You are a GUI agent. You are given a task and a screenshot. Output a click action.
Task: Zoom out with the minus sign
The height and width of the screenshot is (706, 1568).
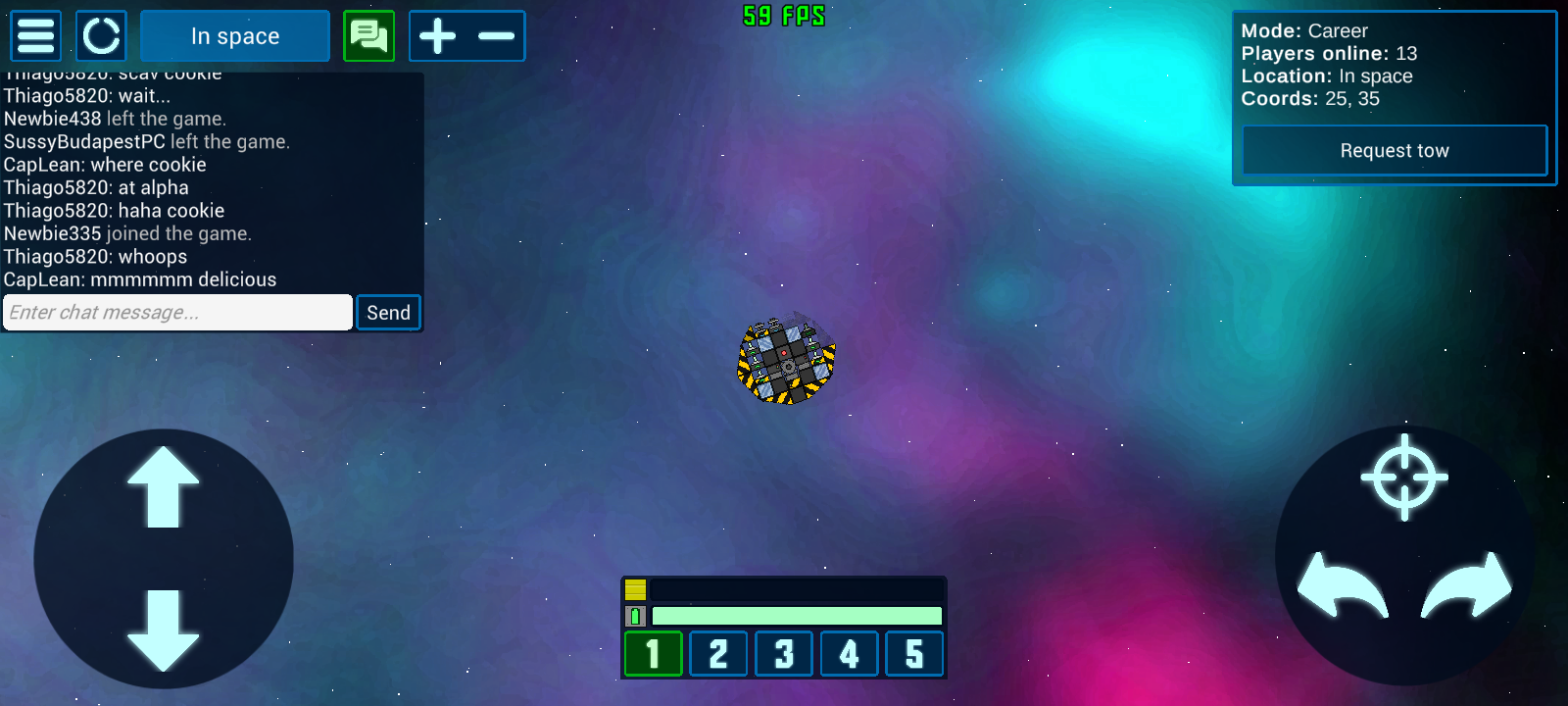coord(497,36)
